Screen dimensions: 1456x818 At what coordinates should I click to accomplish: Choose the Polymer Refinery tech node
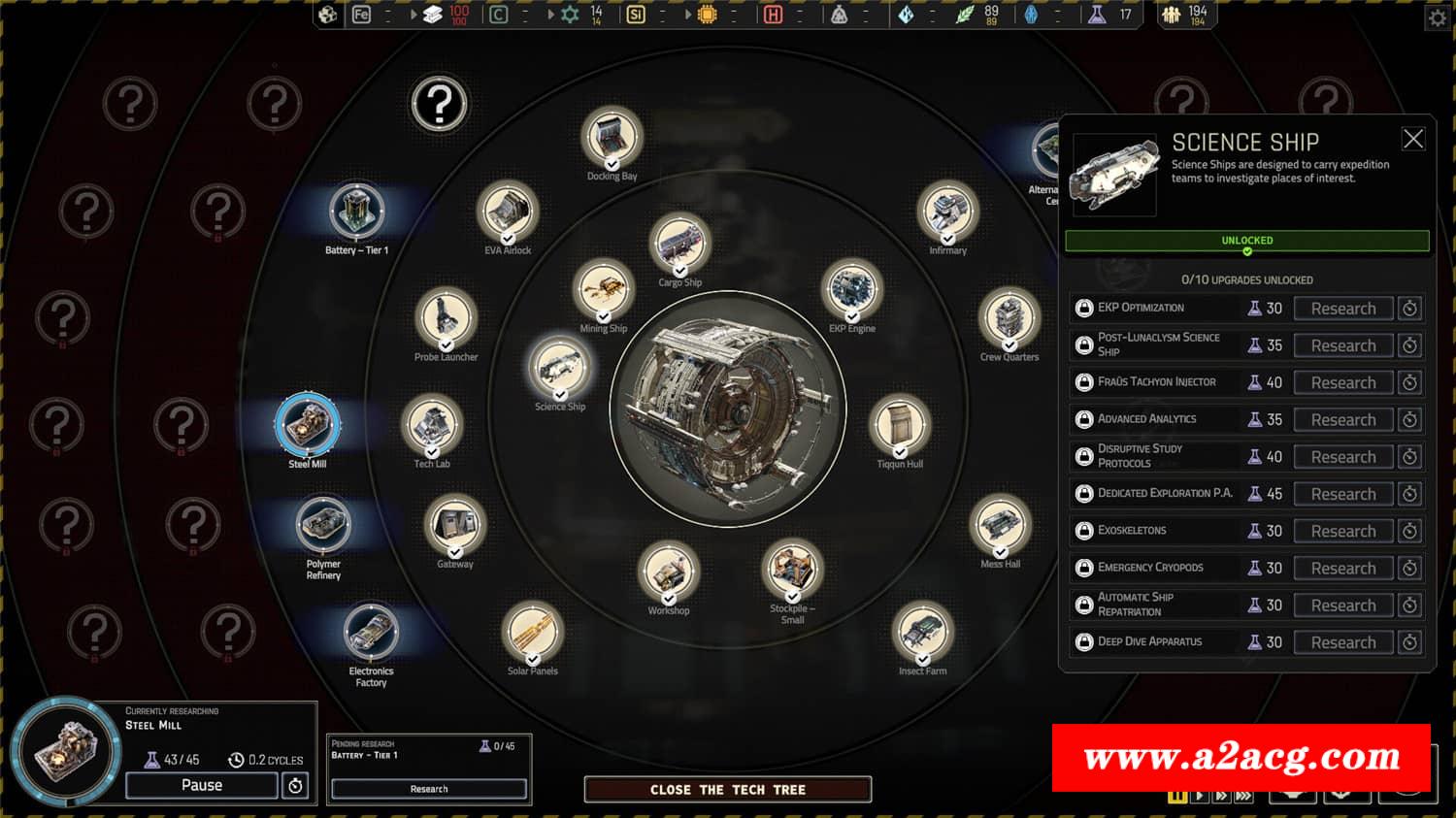[323, 524]
